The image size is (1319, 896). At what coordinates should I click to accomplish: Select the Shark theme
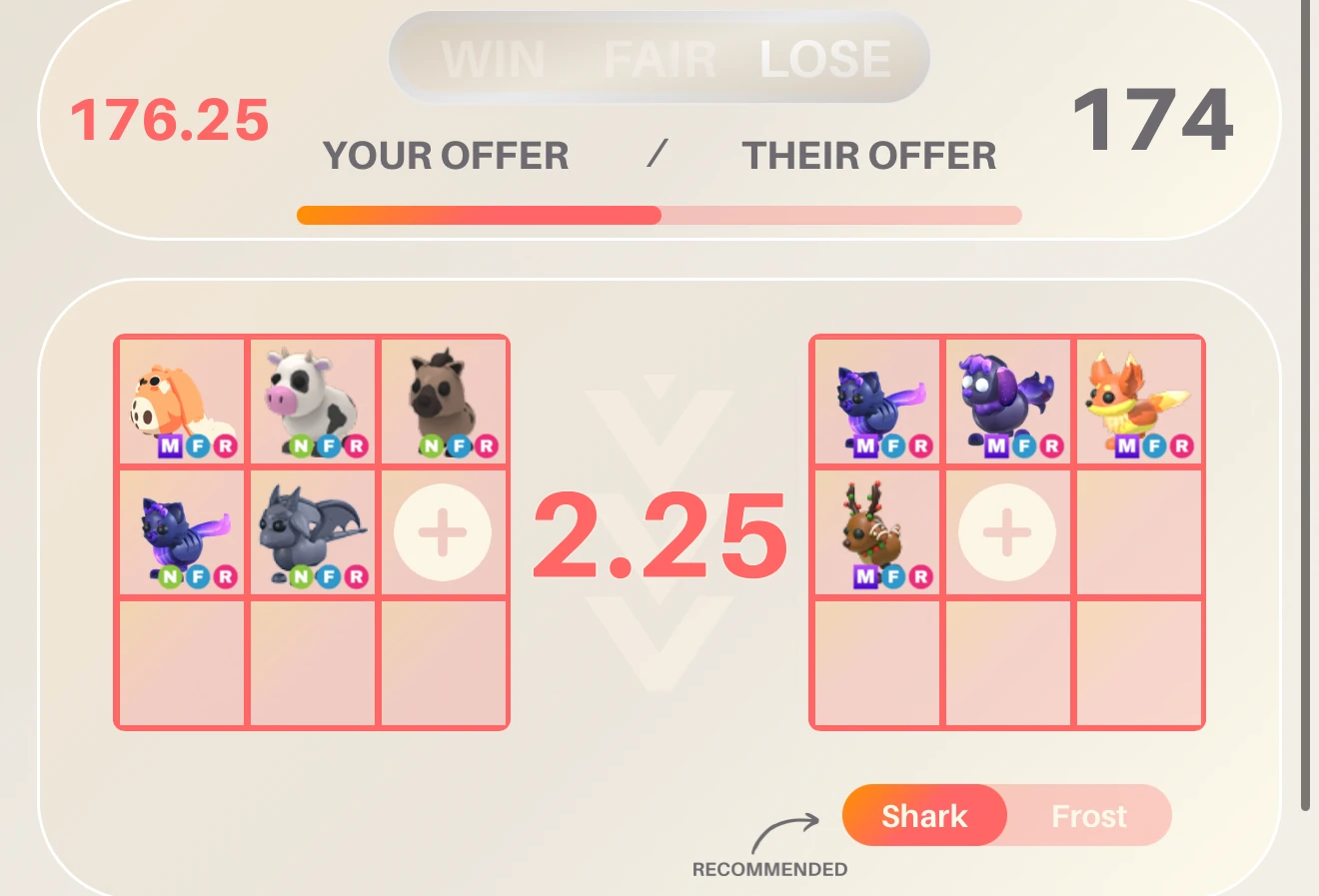(924, 816)
